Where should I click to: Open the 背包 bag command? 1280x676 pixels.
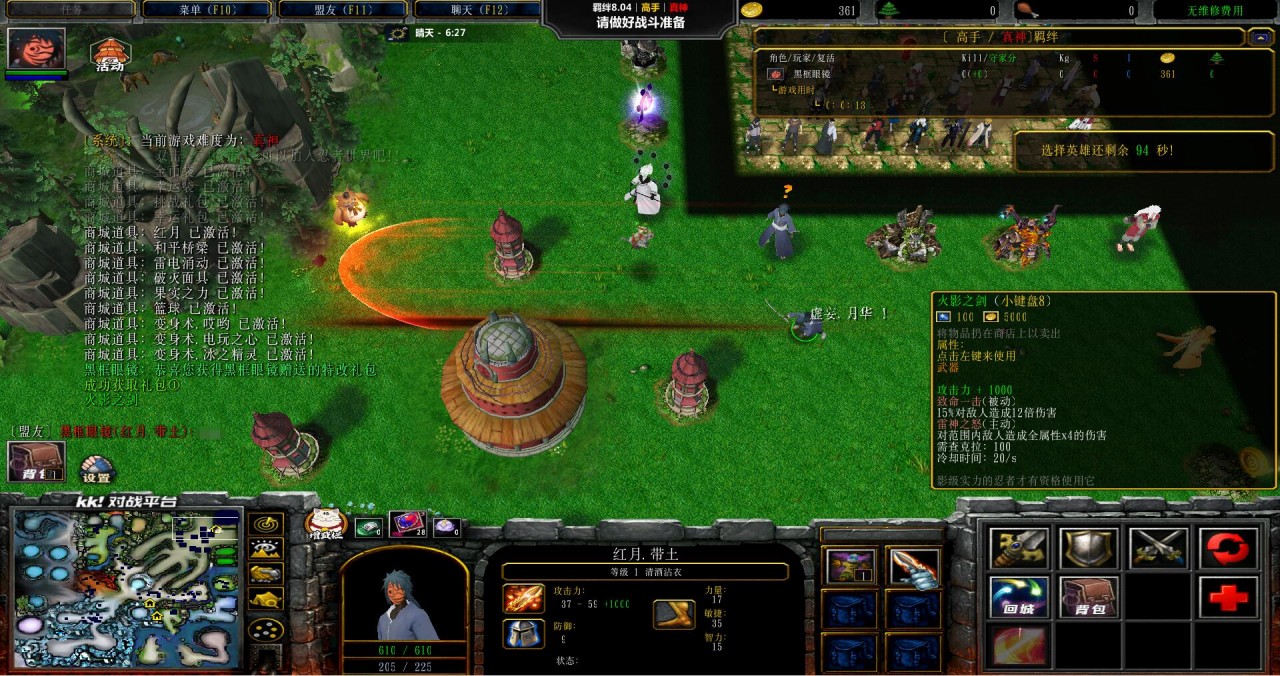pyautogui.click(x=1089, y=597)
